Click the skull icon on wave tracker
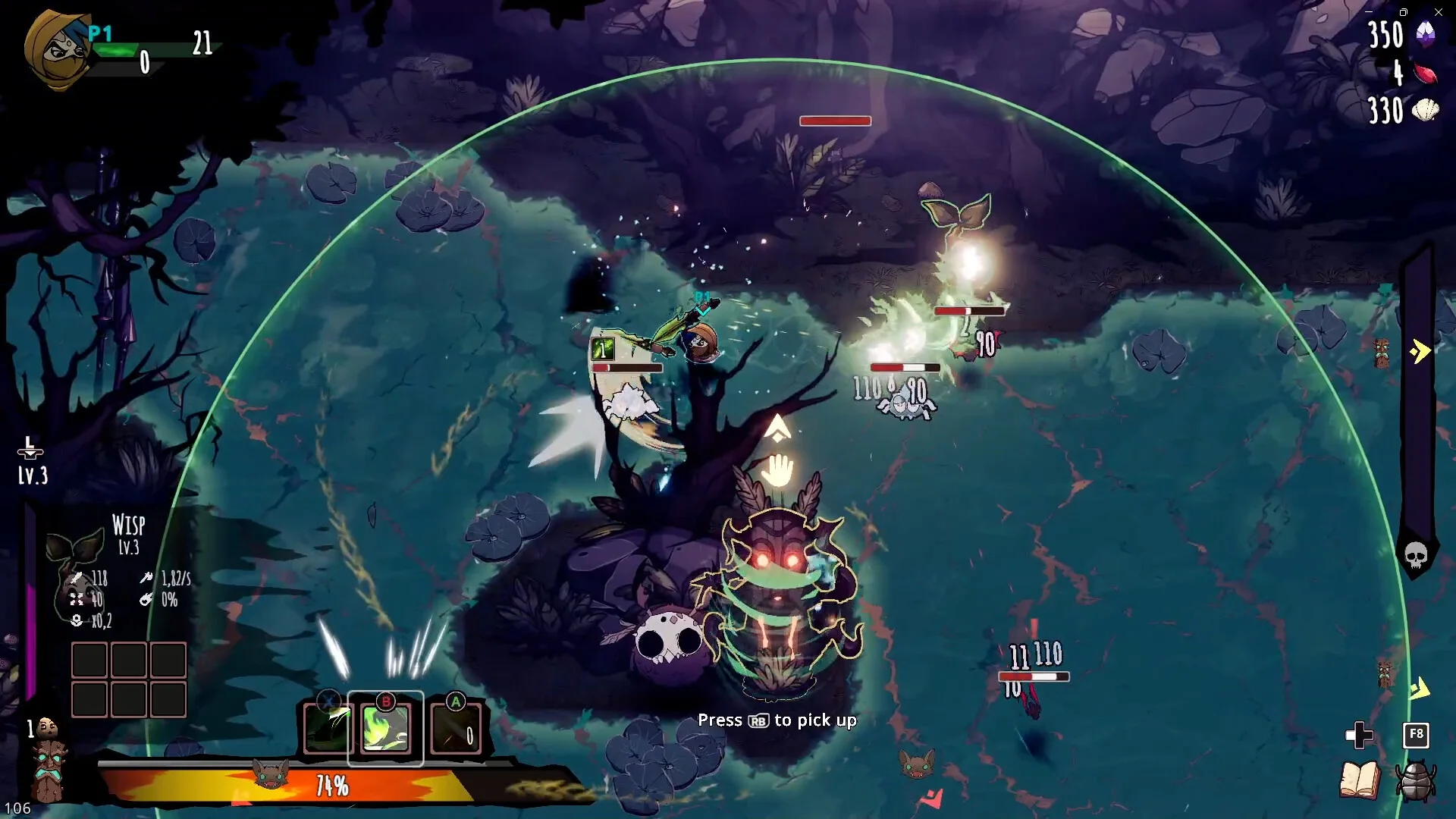1456x819 pixels. (1416, 556)
